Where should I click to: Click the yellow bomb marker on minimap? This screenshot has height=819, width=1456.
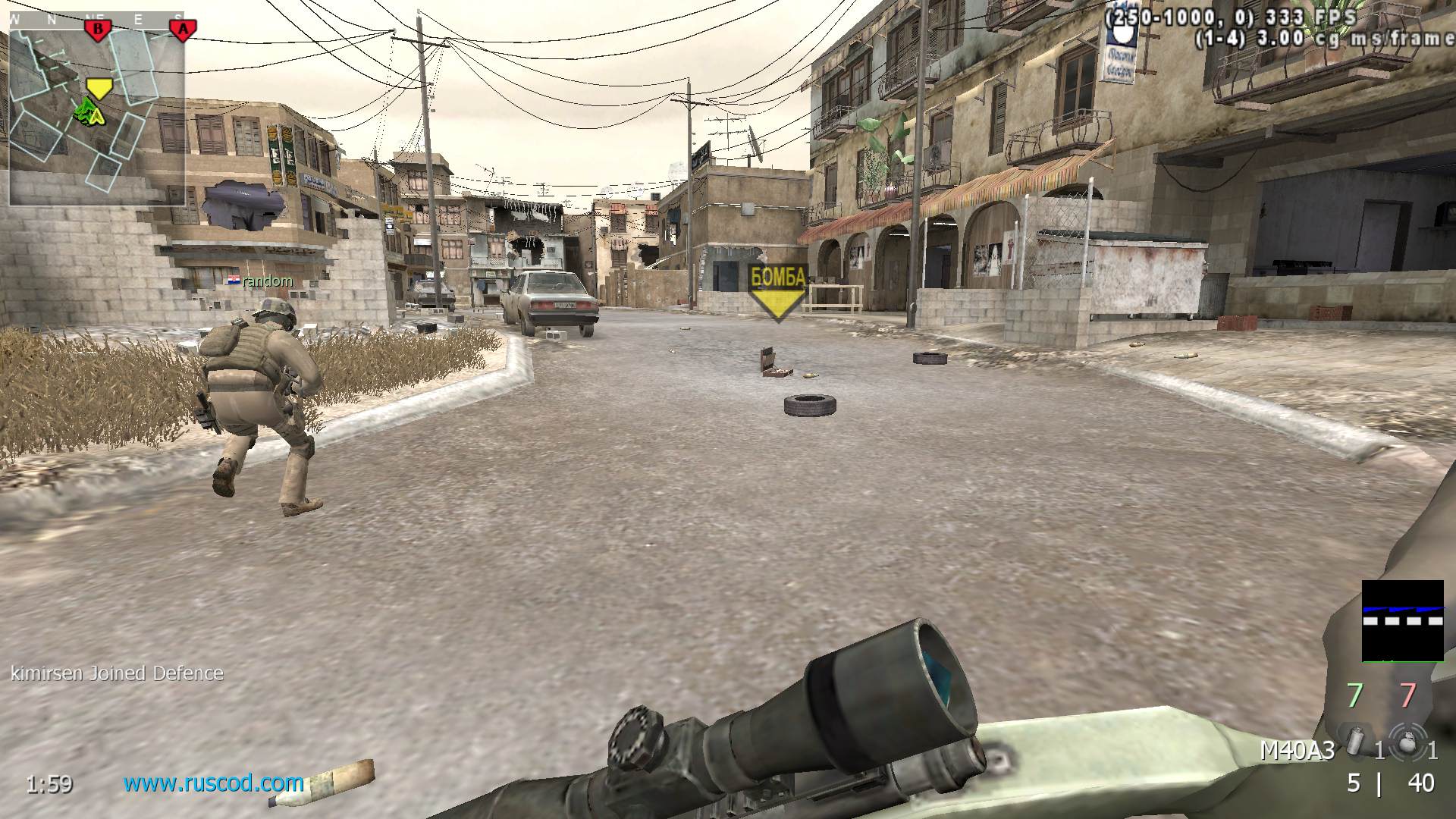coord(97,88)
